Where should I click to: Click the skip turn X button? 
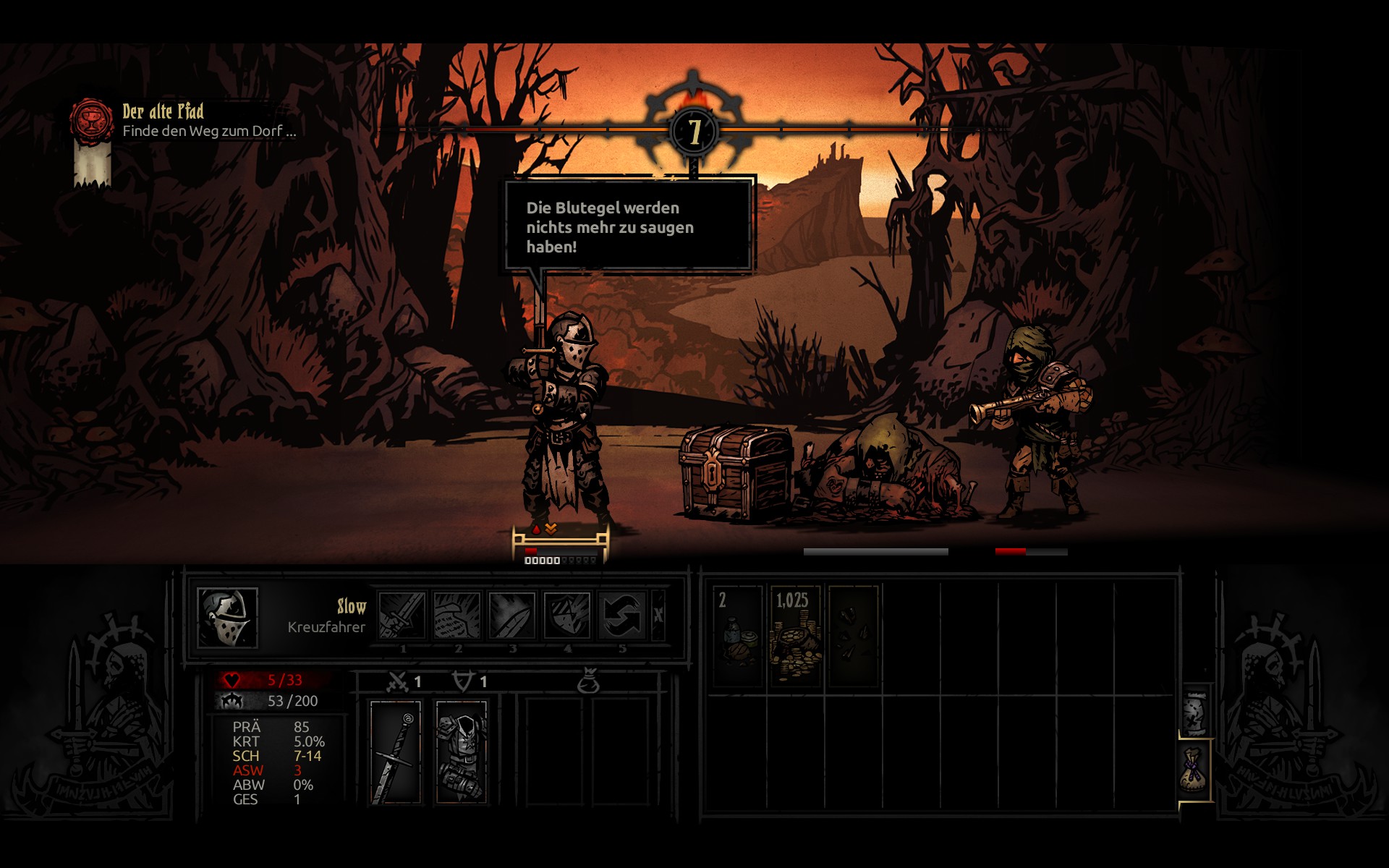coord(658,616)
